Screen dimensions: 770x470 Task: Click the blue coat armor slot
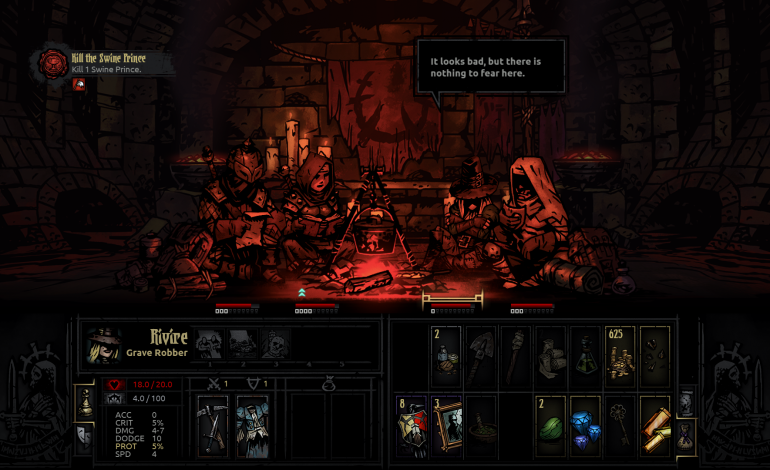click(252, 424)
